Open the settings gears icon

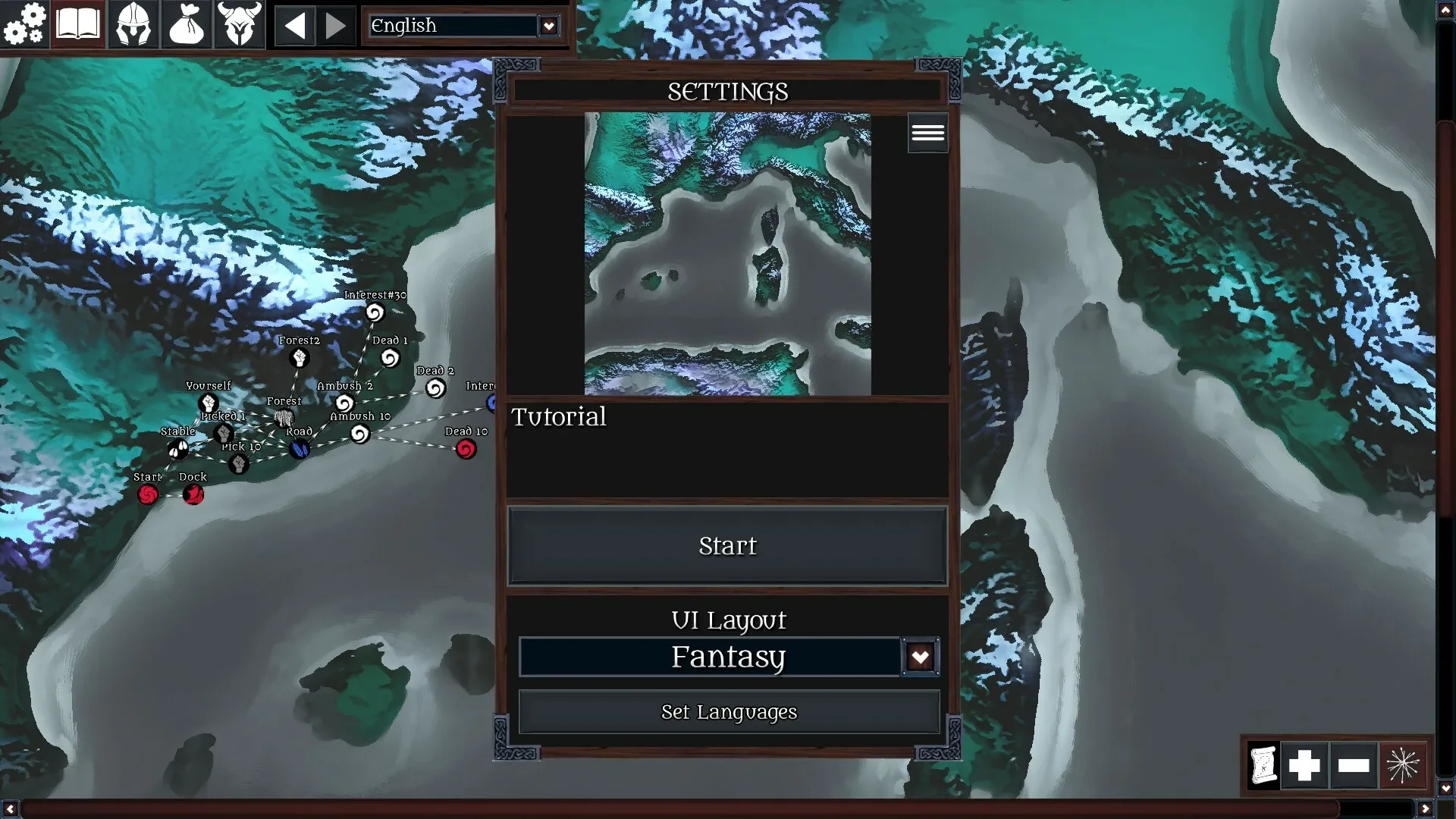click(25, 24)
